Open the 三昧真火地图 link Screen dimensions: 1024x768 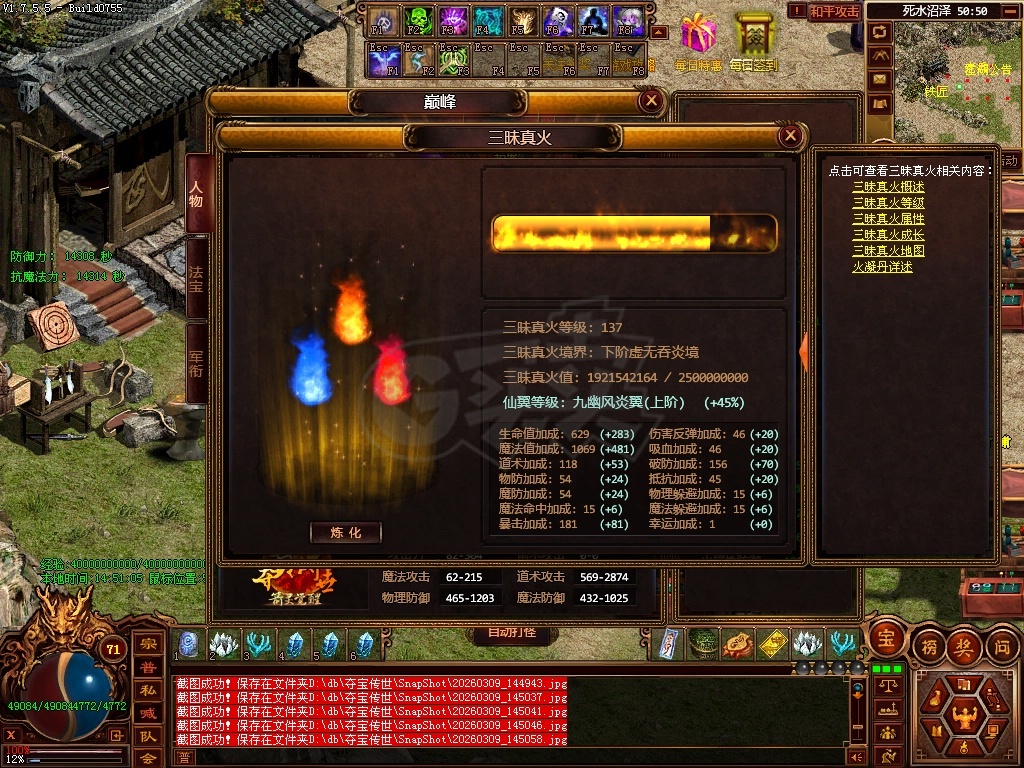click(888, 251)
